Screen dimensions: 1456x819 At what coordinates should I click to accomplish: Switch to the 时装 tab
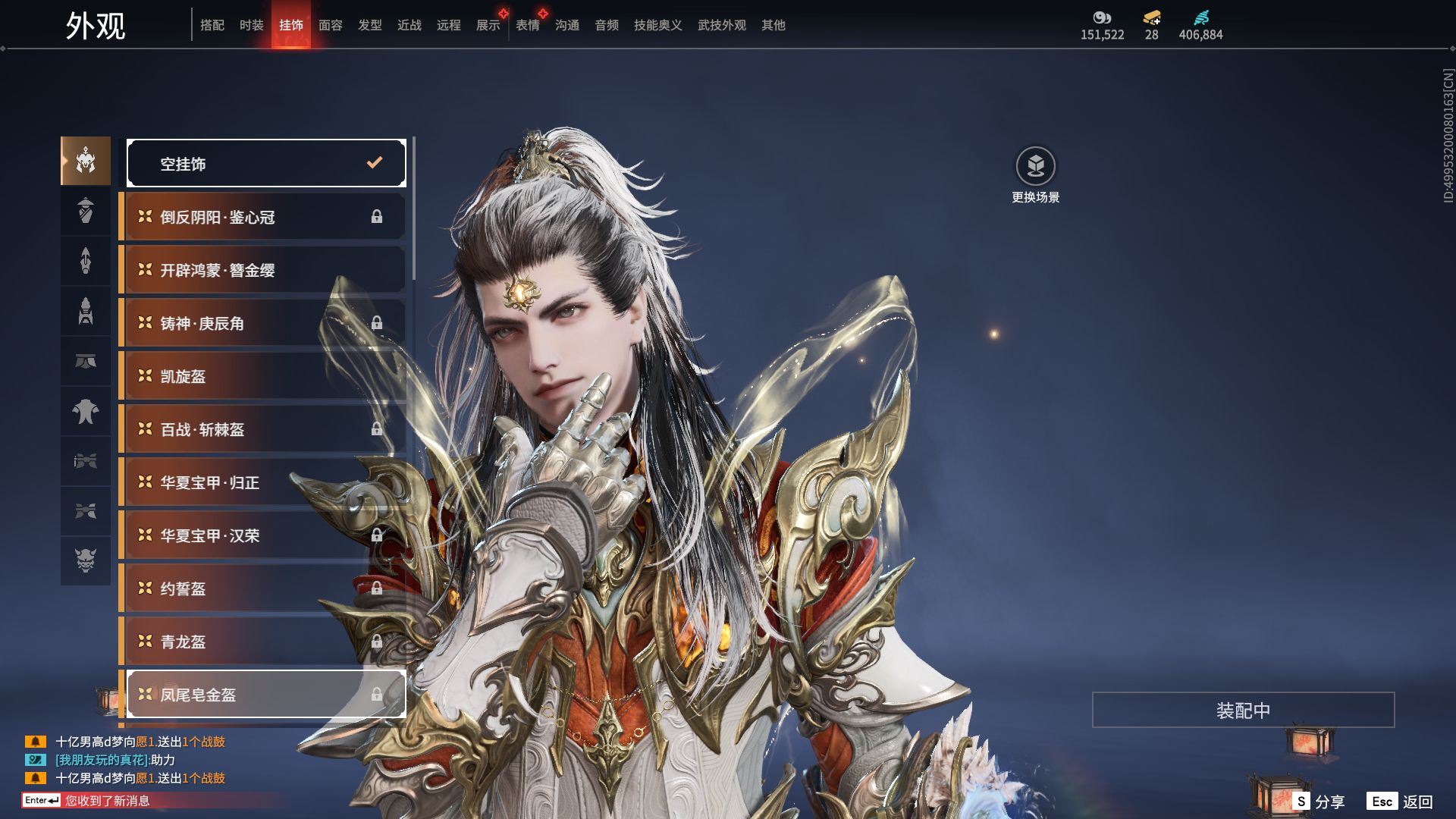[x=251, y=25]
